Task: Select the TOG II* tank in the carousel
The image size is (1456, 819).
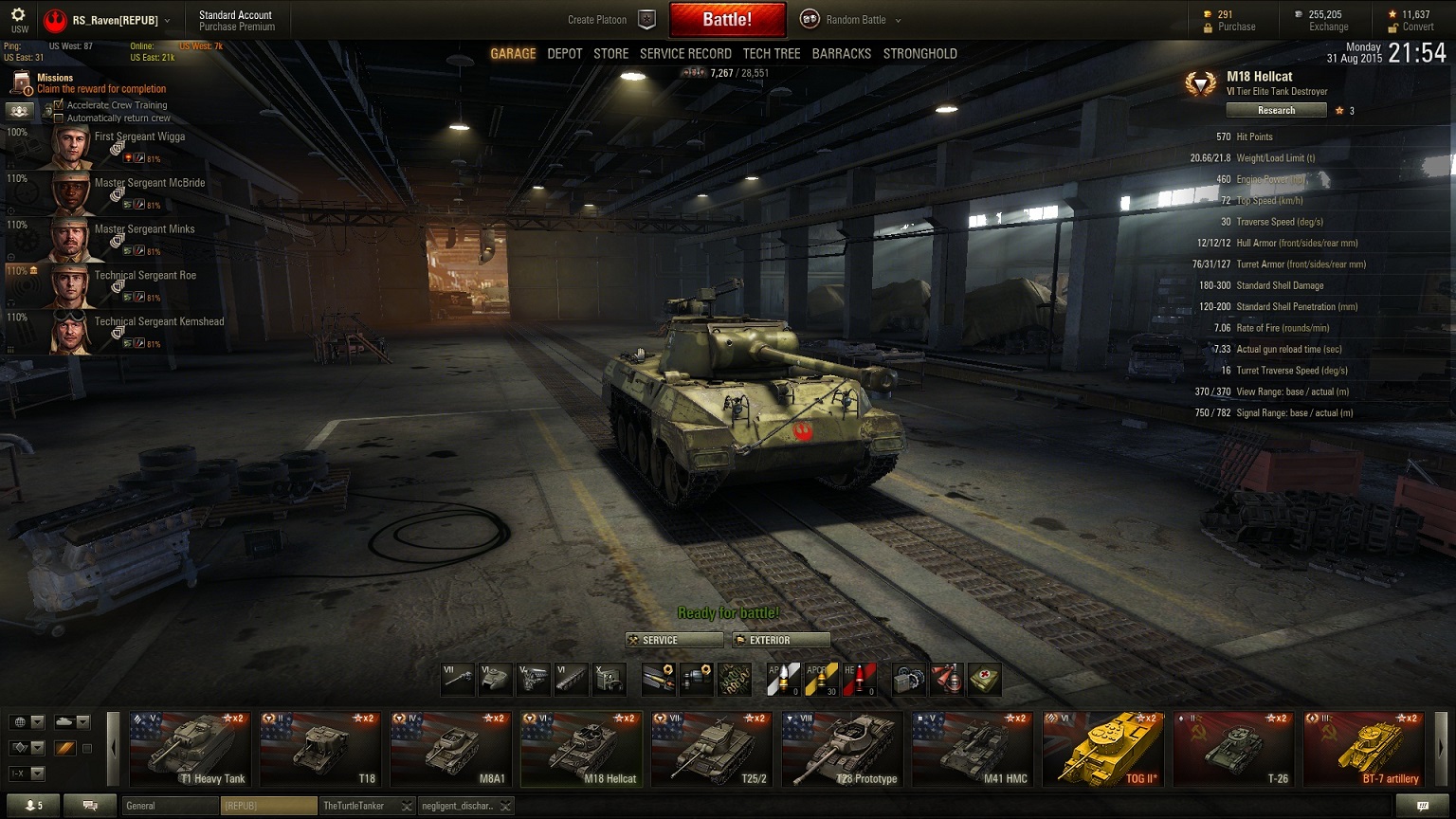Action: [1103, 749]
